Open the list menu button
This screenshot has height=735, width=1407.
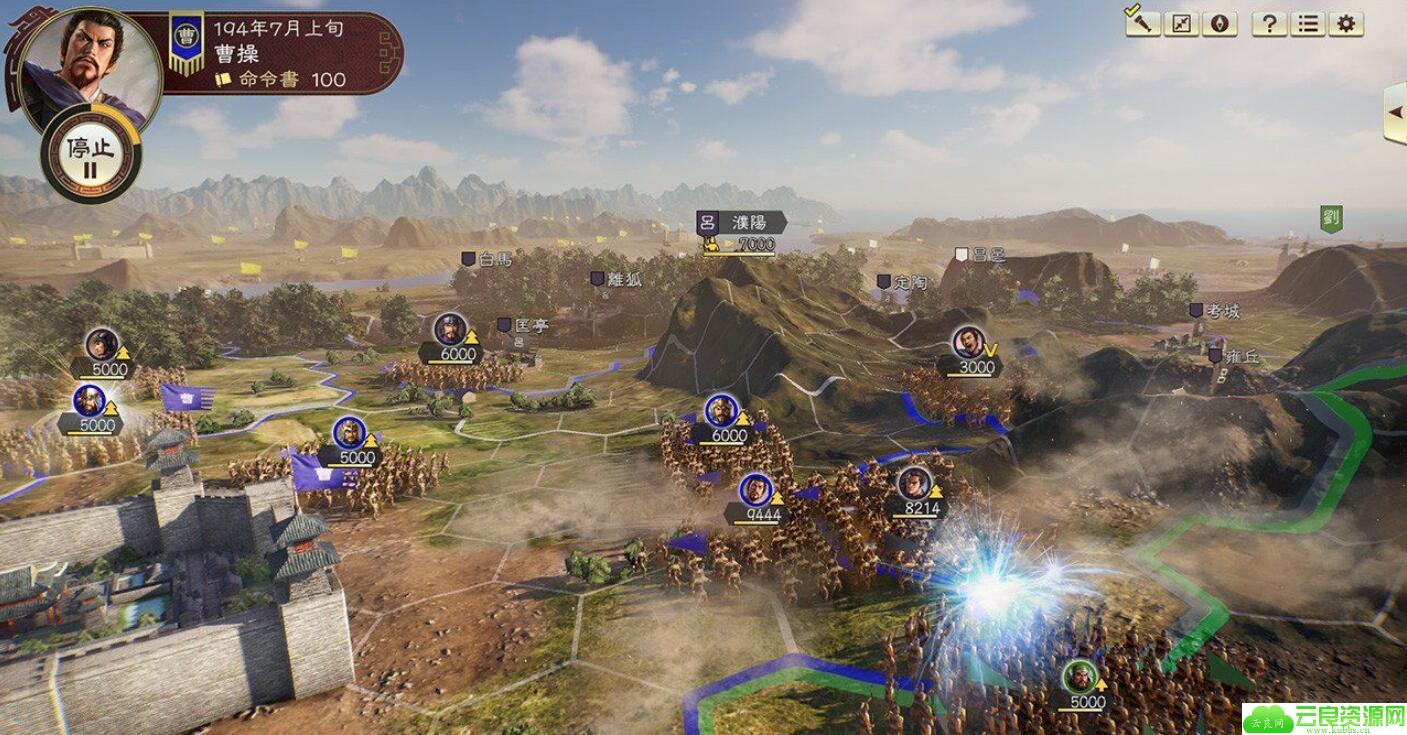point(1308,24)
